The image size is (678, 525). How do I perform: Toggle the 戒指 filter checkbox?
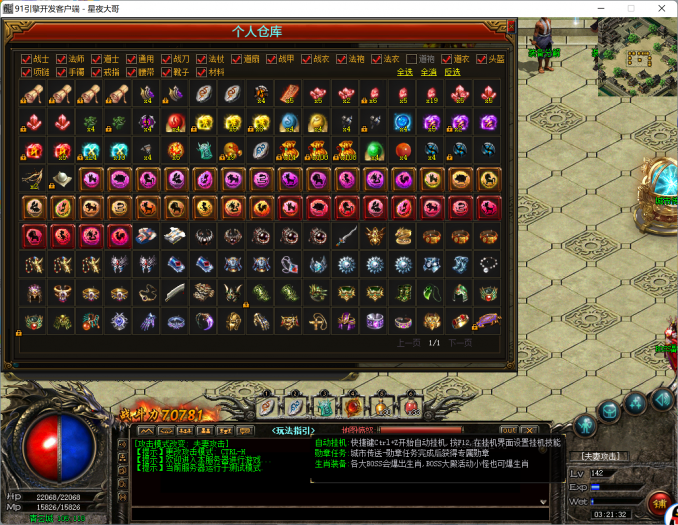[x=97, y=72]
